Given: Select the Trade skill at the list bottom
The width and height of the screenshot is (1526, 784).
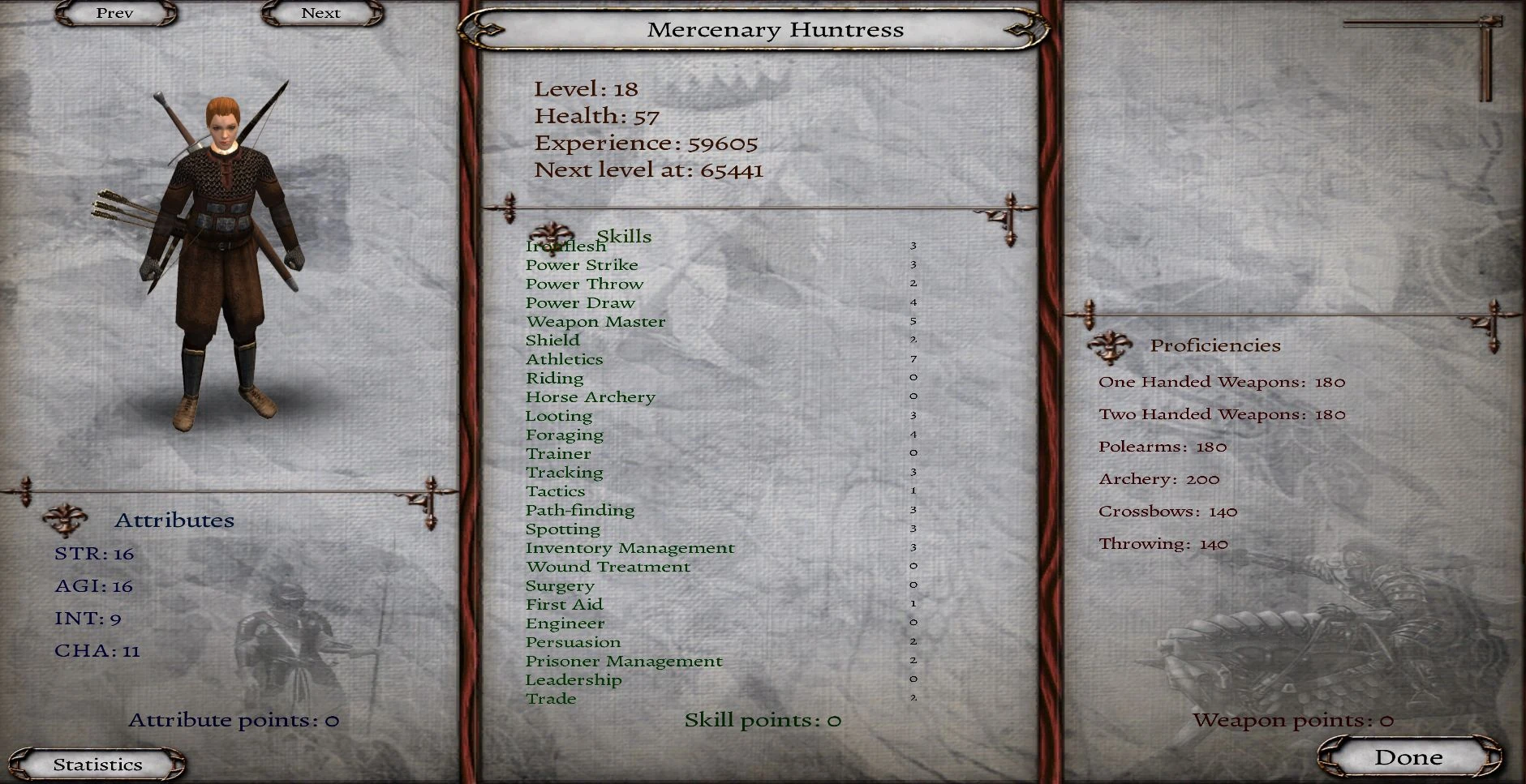Looking at the screenshot, I should click(552, 698).
